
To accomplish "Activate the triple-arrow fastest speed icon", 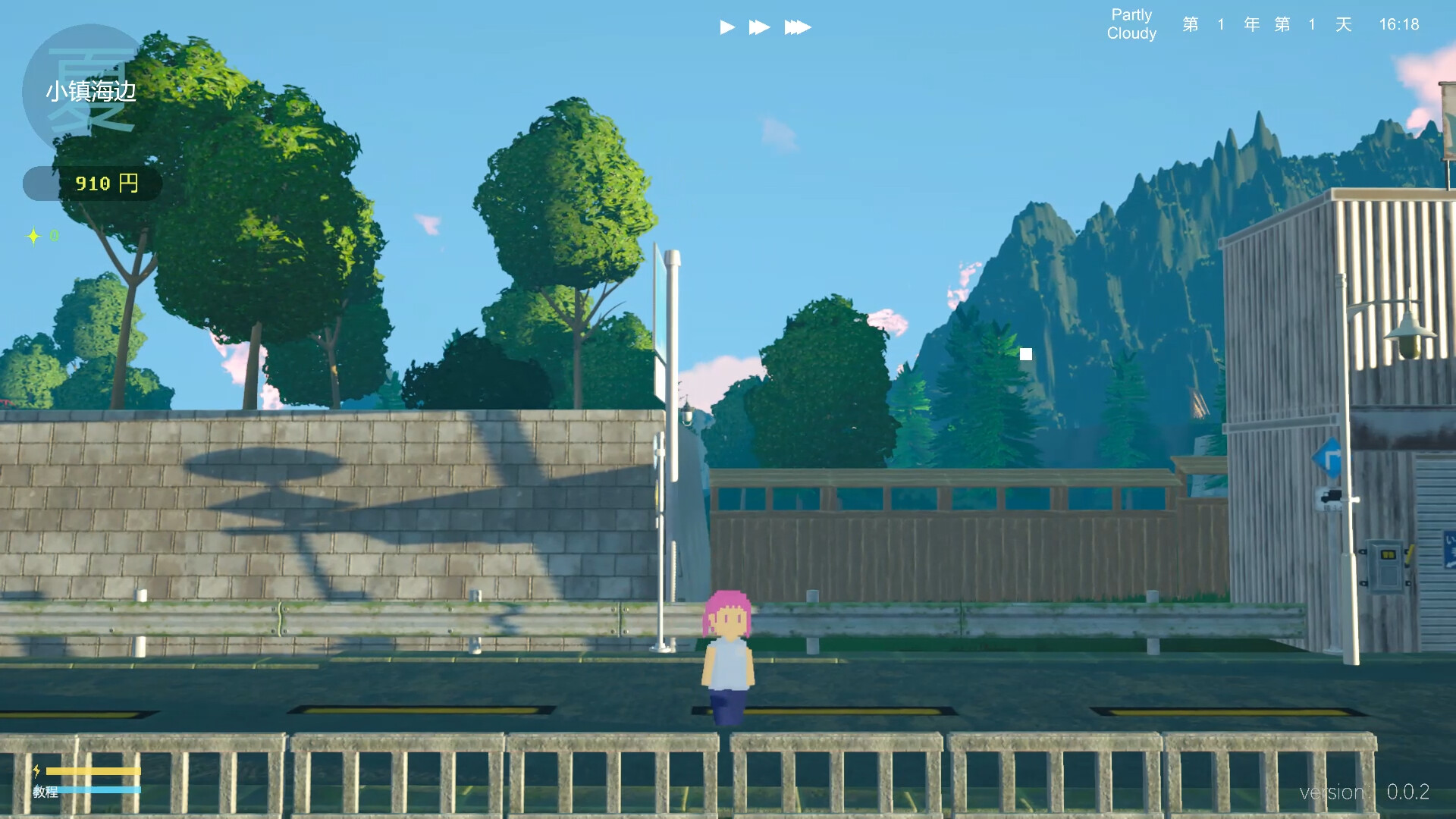I will 799,27.
